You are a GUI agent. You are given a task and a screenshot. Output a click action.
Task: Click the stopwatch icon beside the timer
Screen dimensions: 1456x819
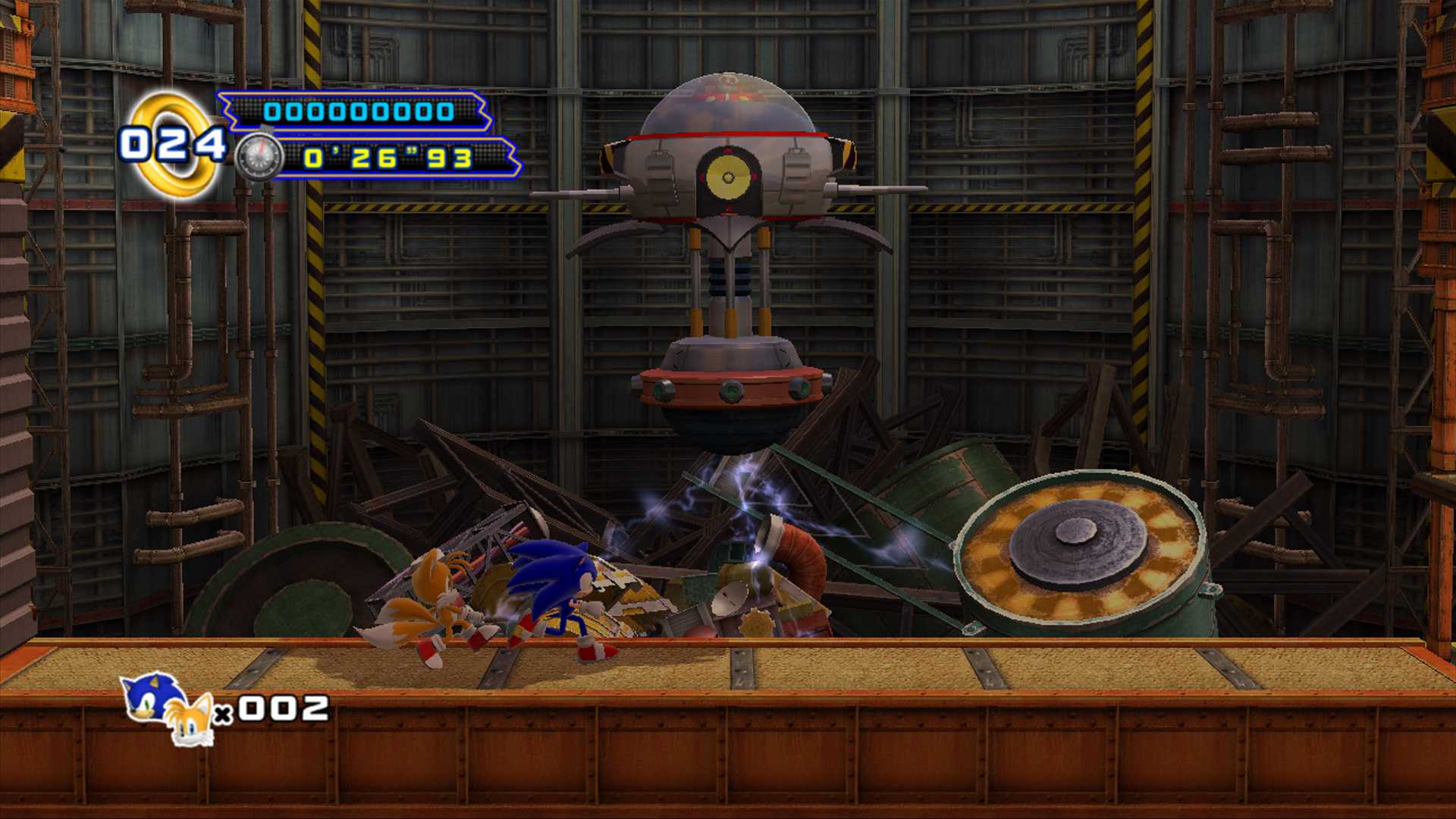pyautogui.click(x=258, y=157)
